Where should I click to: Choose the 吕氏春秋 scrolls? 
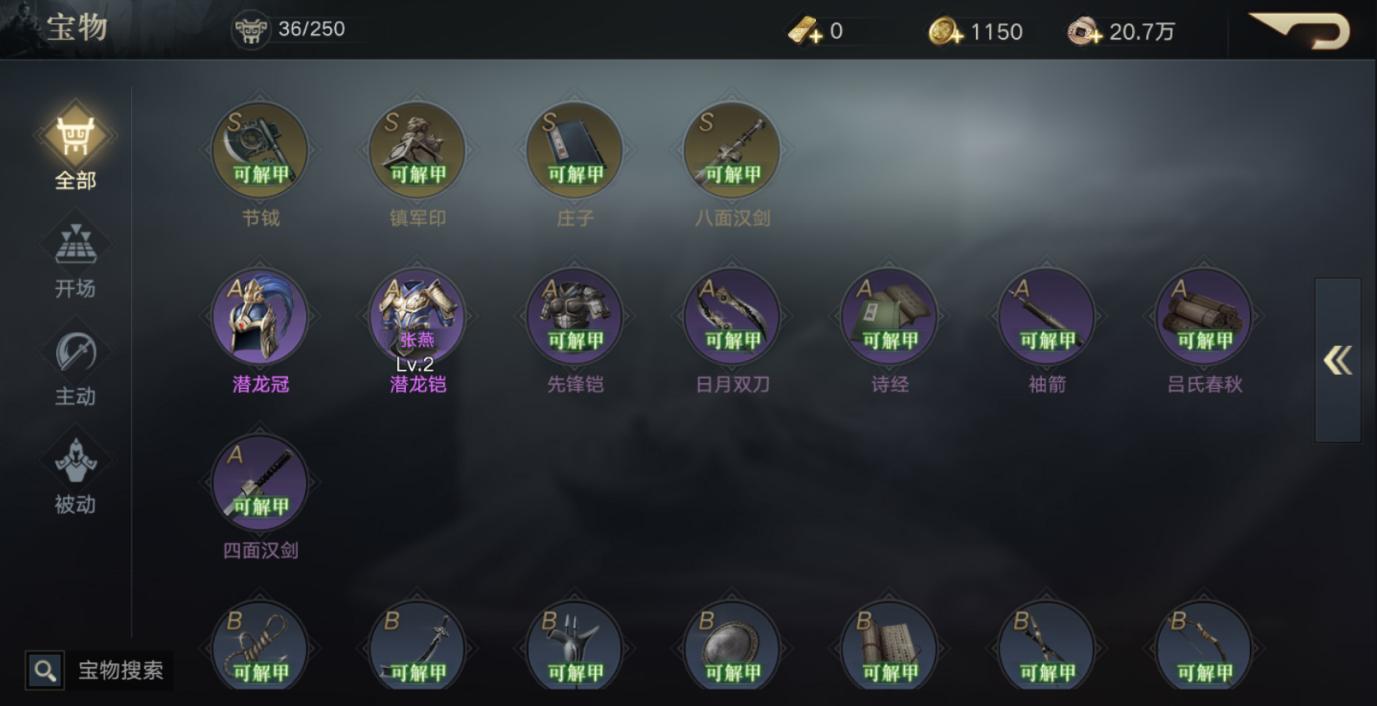tap(1204, 317)
